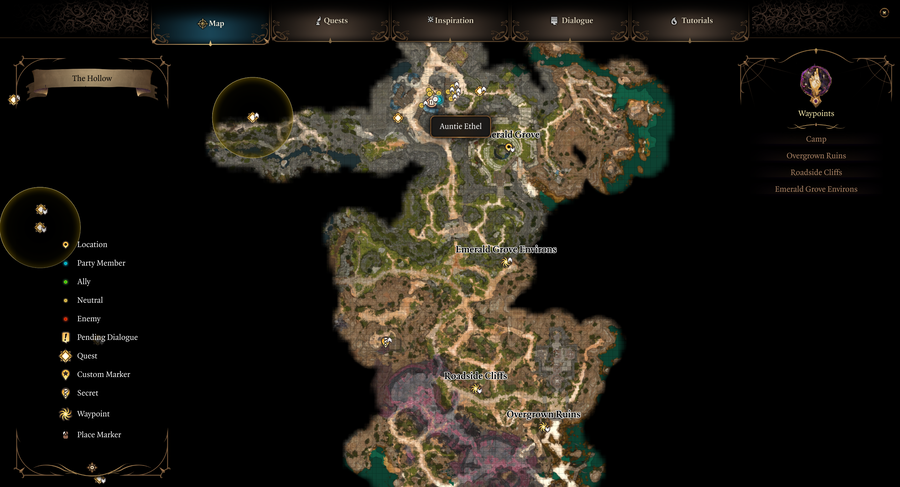The height and width of the screenshot is (487, 900).
Task: Toggle the Custom Marker legend entry
Action: tap(102, 374)
